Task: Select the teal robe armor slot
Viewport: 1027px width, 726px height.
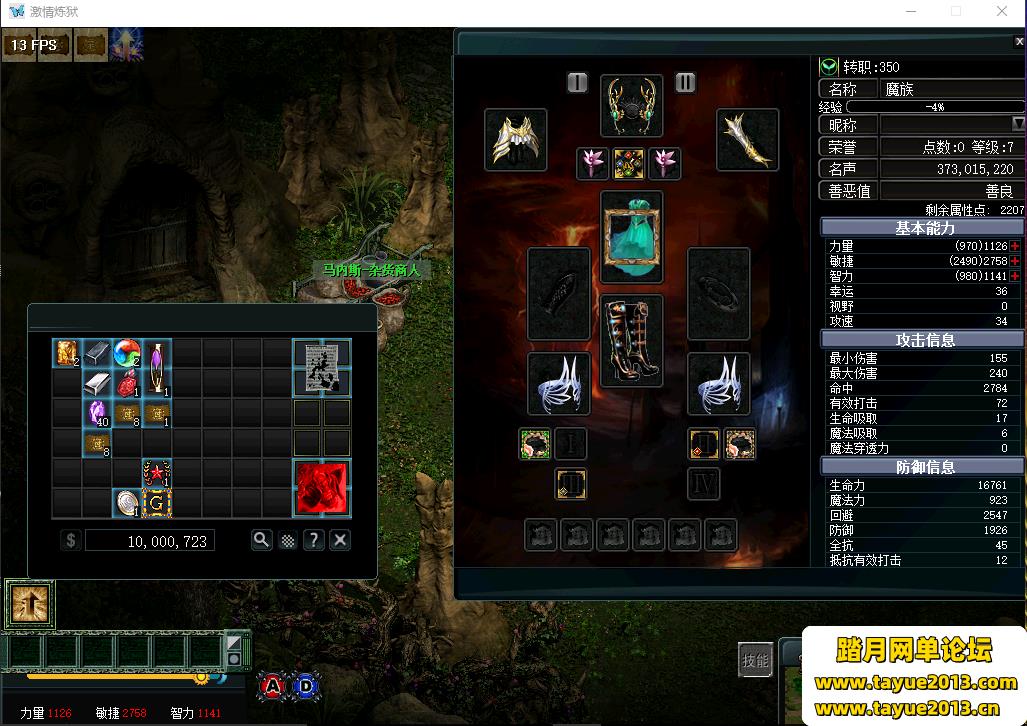Action: (631, 237)
